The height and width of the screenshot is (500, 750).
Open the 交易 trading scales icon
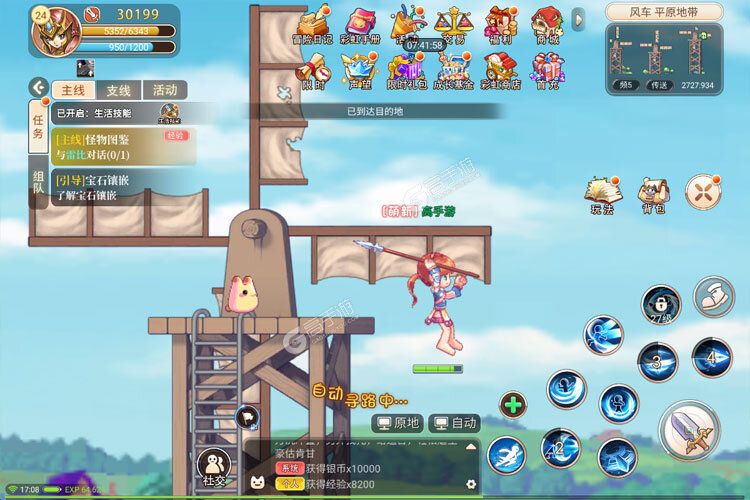[453, 24]
